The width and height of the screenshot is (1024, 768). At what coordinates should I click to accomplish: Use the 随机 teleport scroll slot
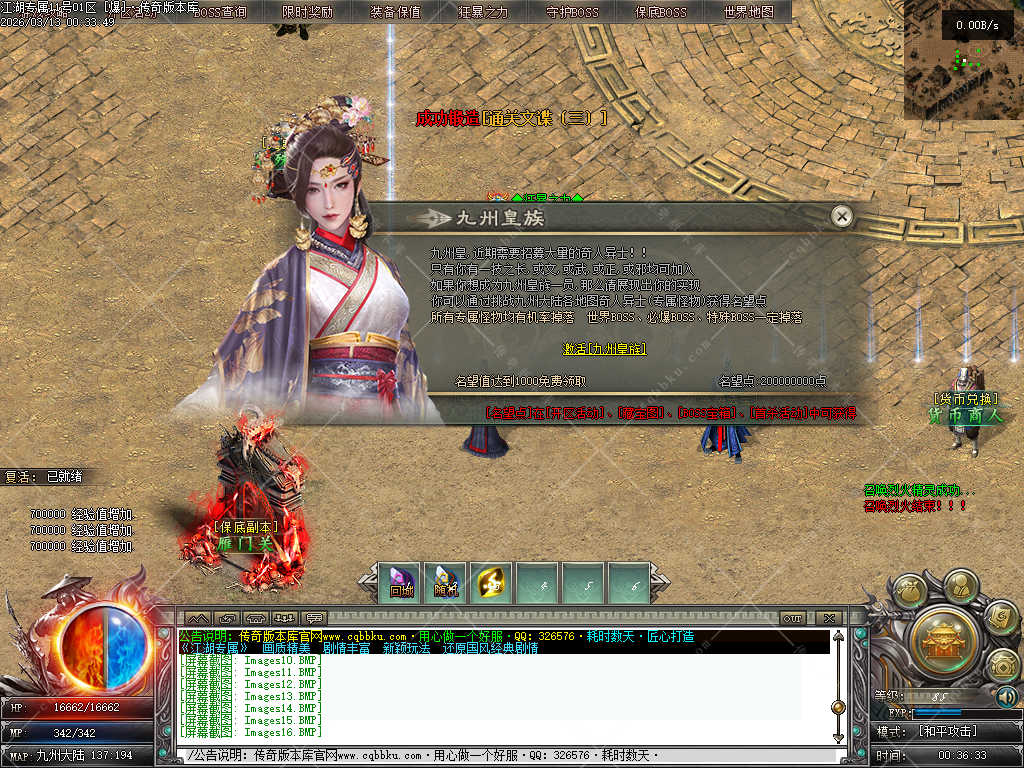point(446,583)
